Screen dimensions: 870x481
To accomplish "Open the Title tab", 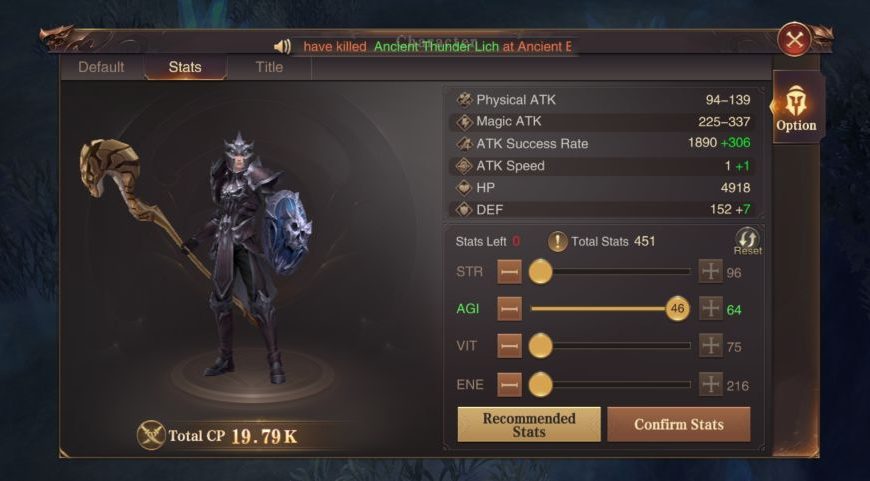I will [x=269, y=67].
